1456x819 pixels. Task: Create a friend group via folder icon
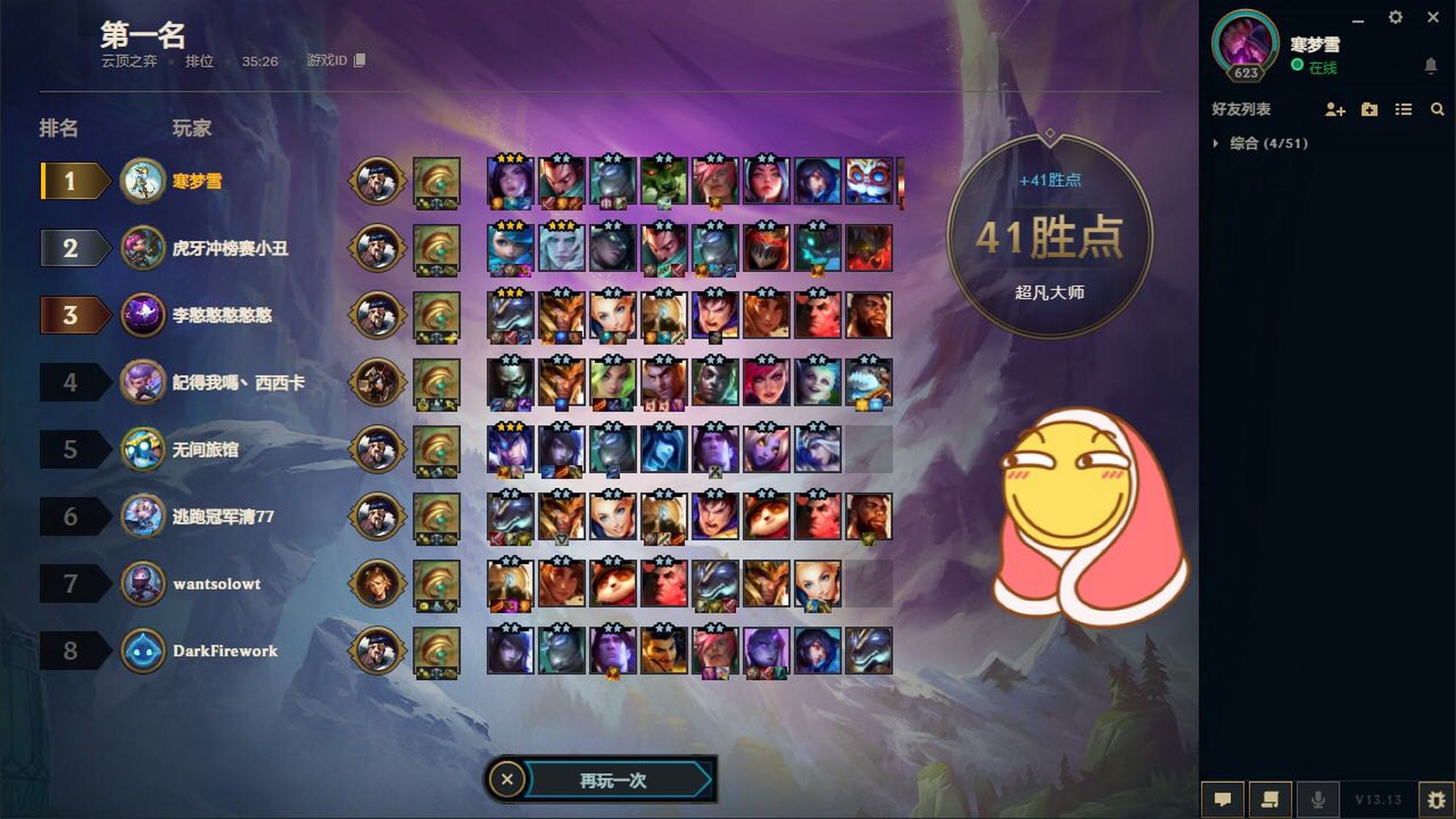(1369, 110)
